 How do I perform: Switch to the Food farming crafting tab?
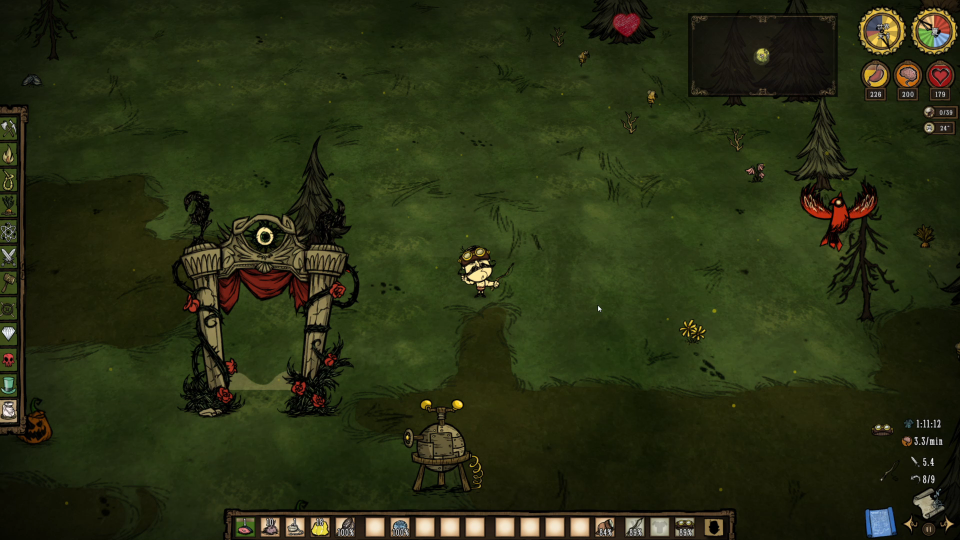point(9,206)
